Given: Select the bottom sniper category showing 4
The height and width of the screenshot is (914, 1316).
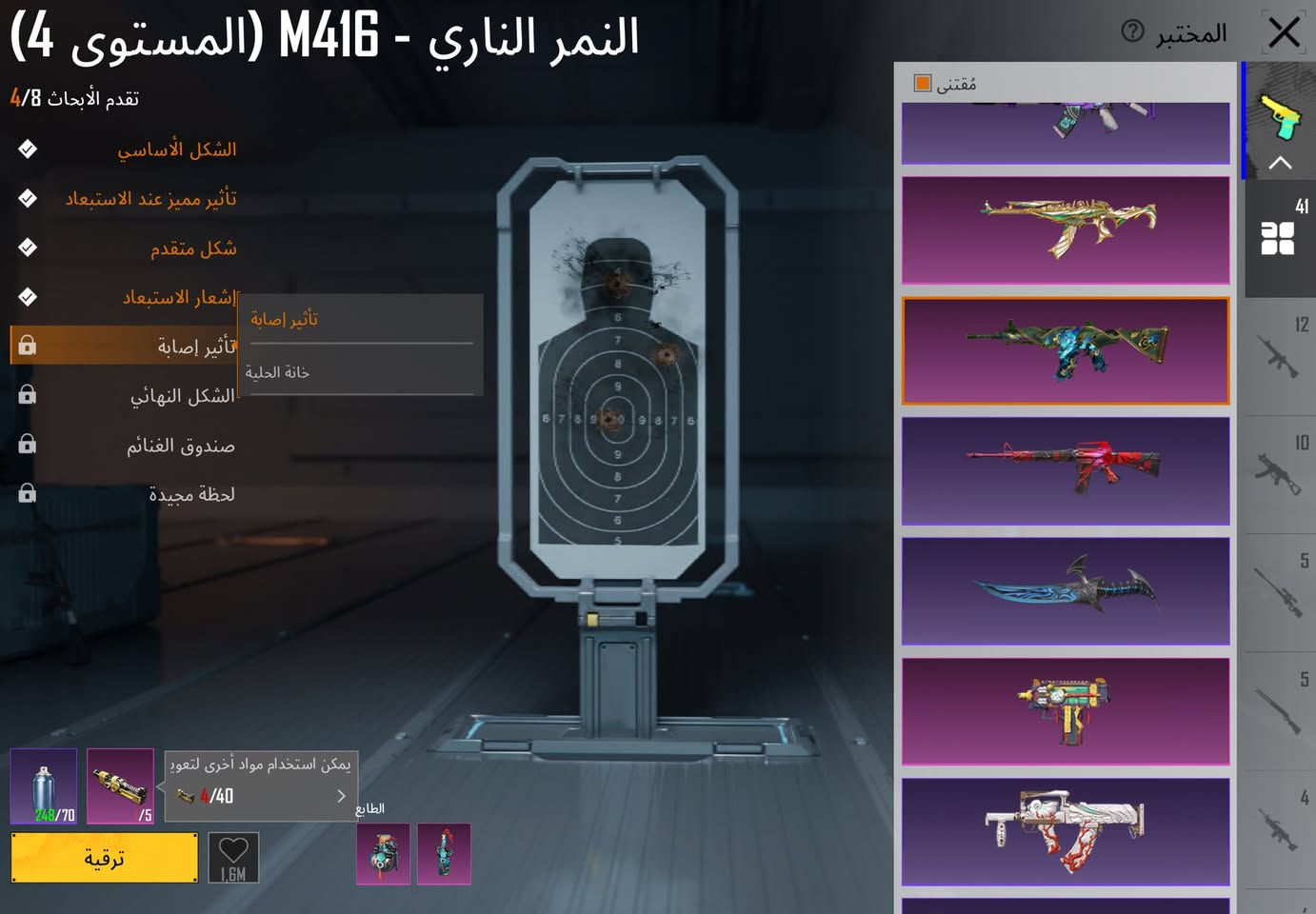Looking at the screenshot, I should [1280, 828].
